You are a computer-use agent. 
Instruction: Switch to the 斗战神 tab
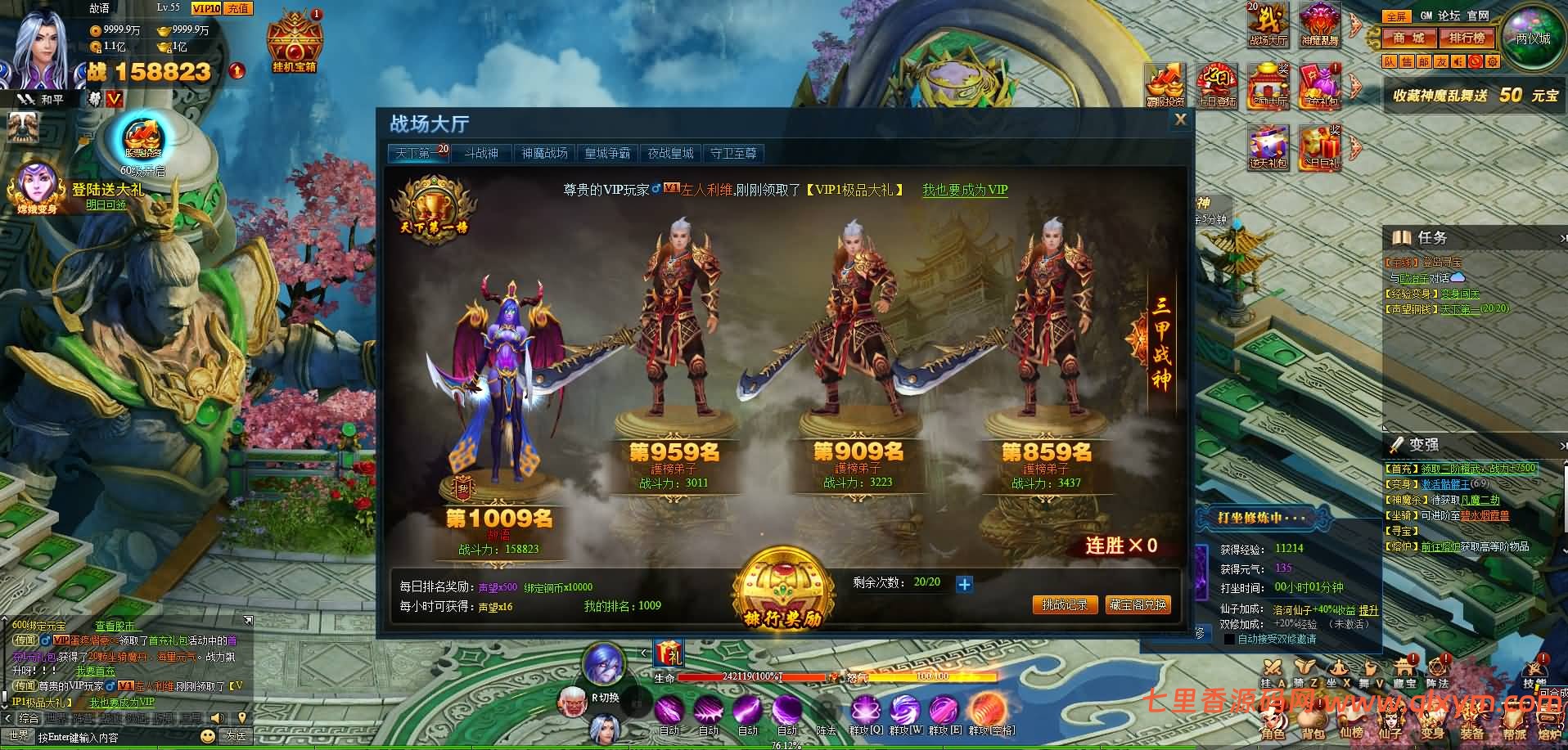pos(481,153)
